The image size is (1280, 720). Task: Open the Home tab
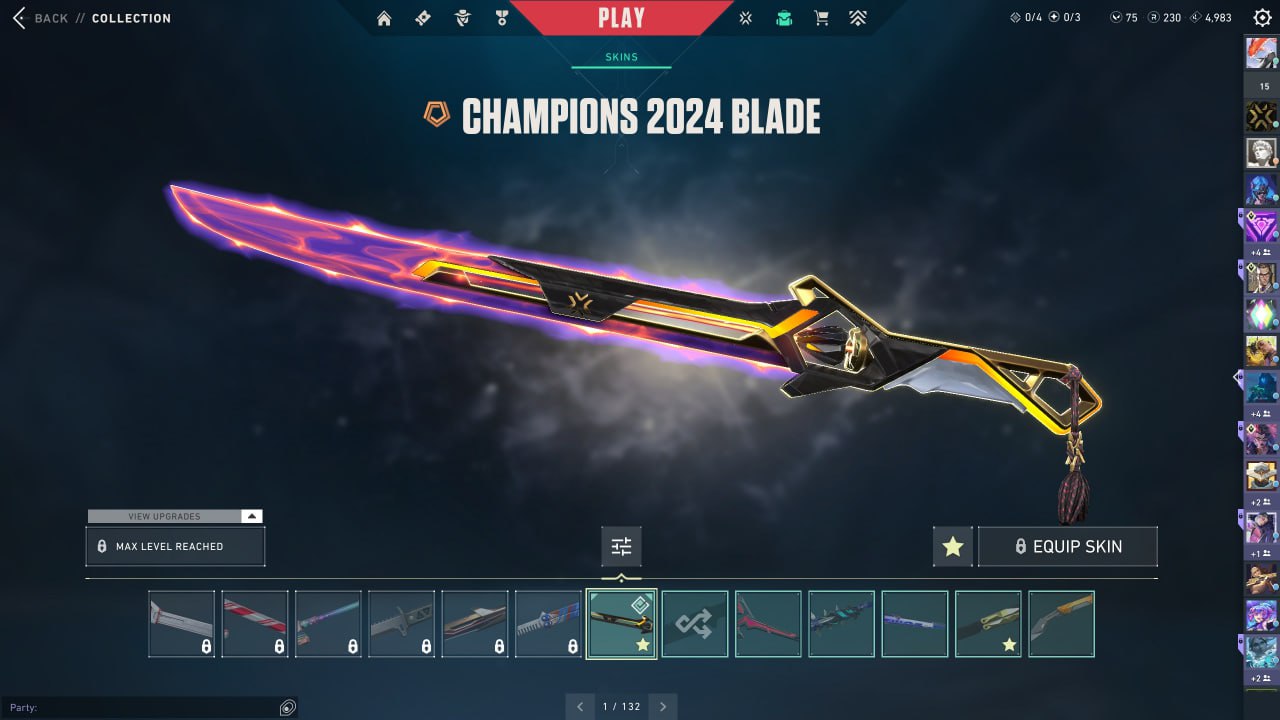(384, 18)
